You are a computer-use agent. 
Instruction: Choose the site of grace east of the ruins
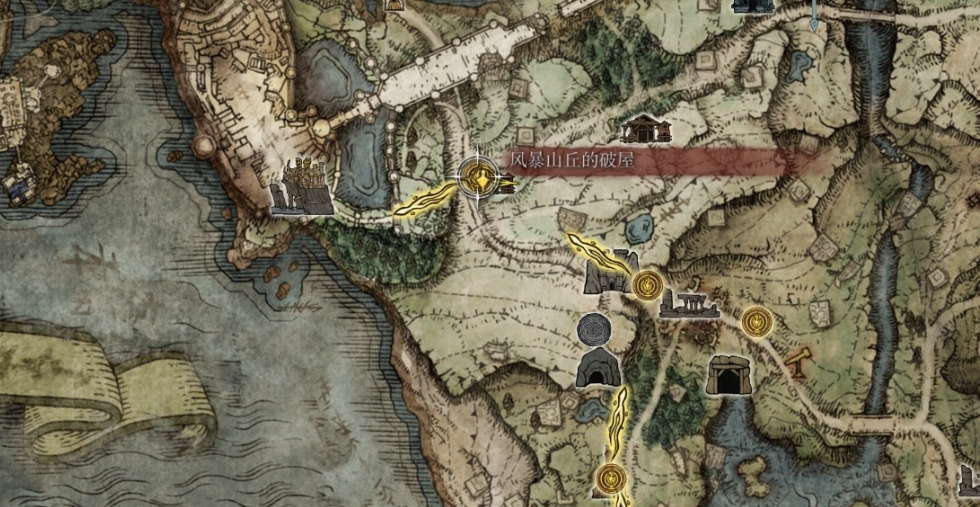click(x=757, y=322)
